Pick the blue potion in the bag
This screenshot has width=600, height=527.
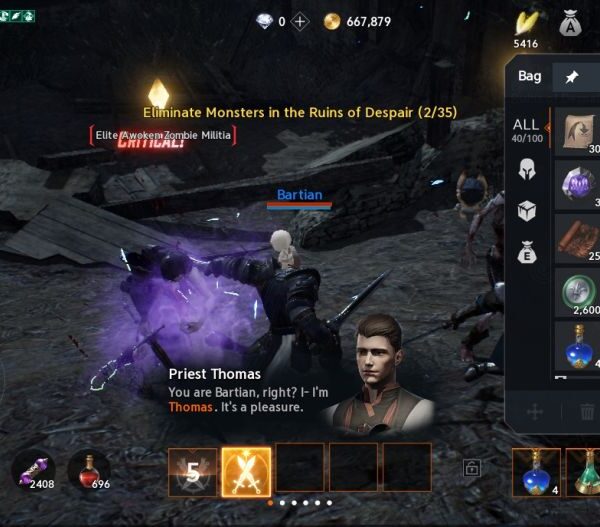(578, 347)
